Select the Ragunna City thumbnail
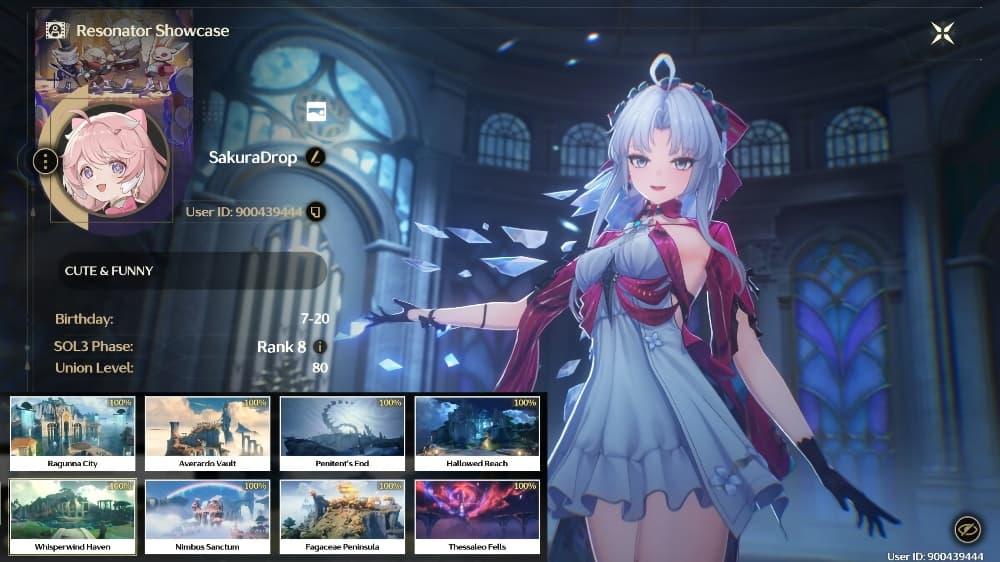This screenshot has width=1000, height=562. (x=72, y=433)
